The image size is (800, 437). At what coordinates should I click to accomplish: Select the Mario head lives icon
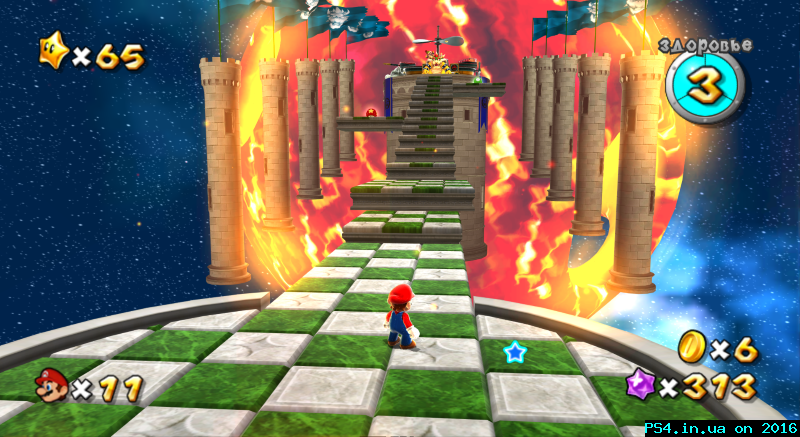[51, 383]
